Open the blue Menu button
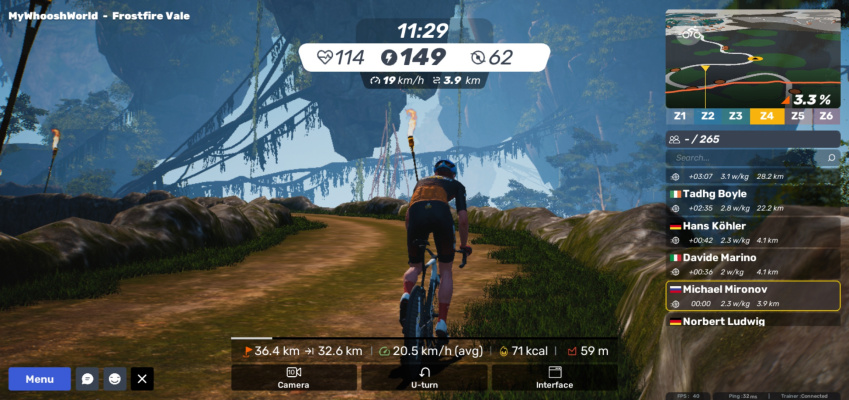 point(40,379)
